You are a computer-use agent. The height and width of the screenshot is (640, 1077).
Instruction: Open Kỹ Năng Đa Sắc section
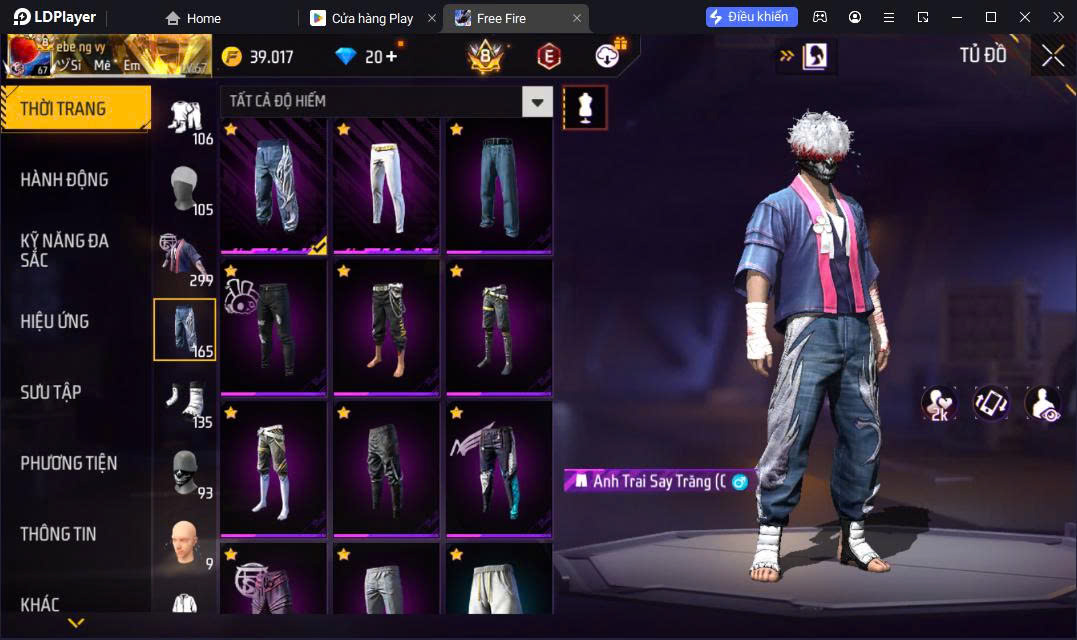point(65,250)
